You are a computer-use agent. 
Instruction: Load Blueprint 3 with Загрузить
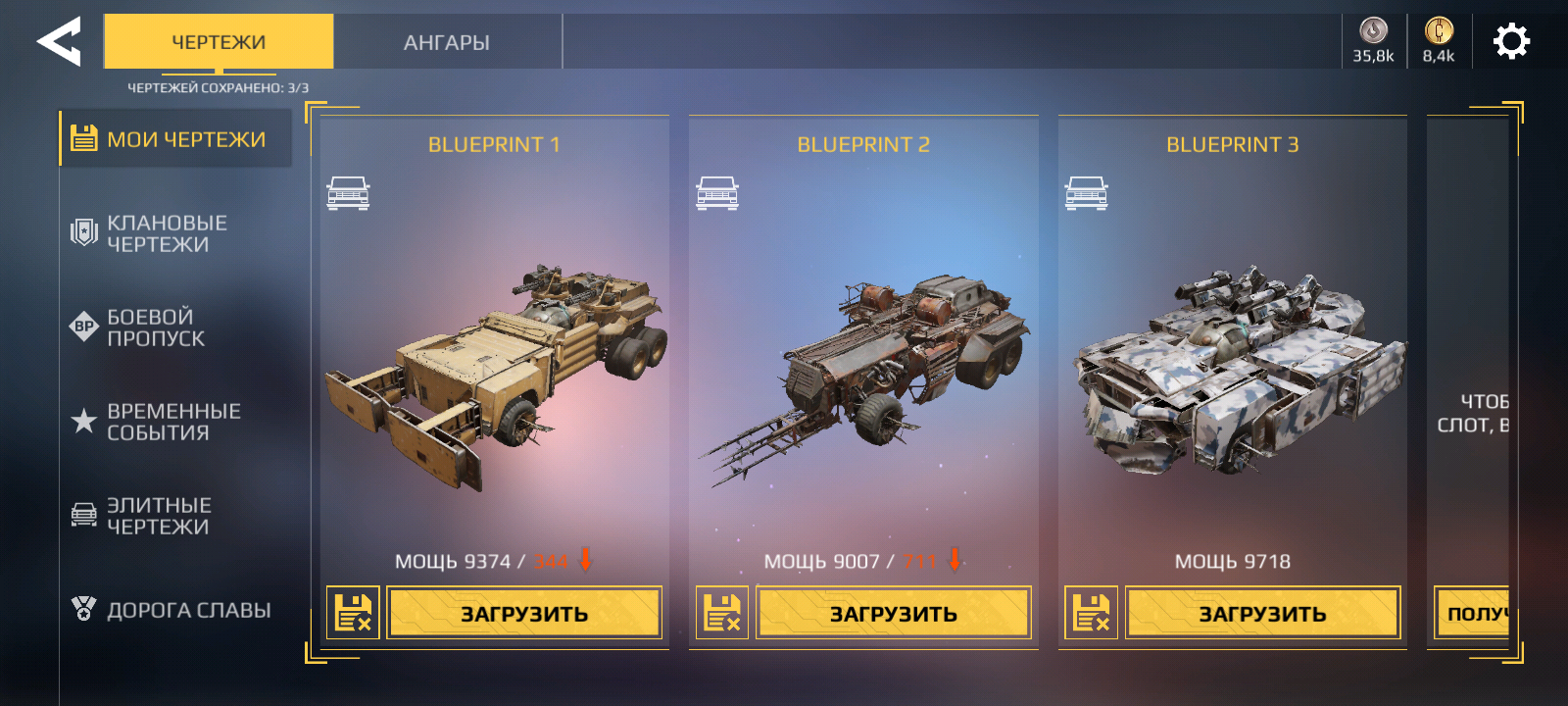click(x=1262, y=614)
